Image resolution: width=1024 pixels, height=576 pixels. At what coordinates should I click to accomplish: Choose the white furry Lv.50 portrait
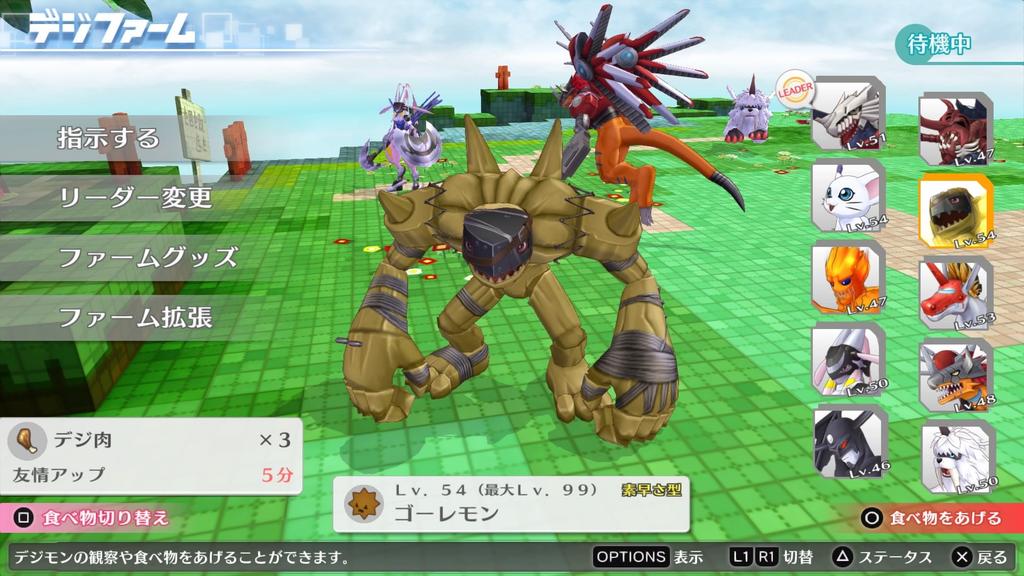955,457
